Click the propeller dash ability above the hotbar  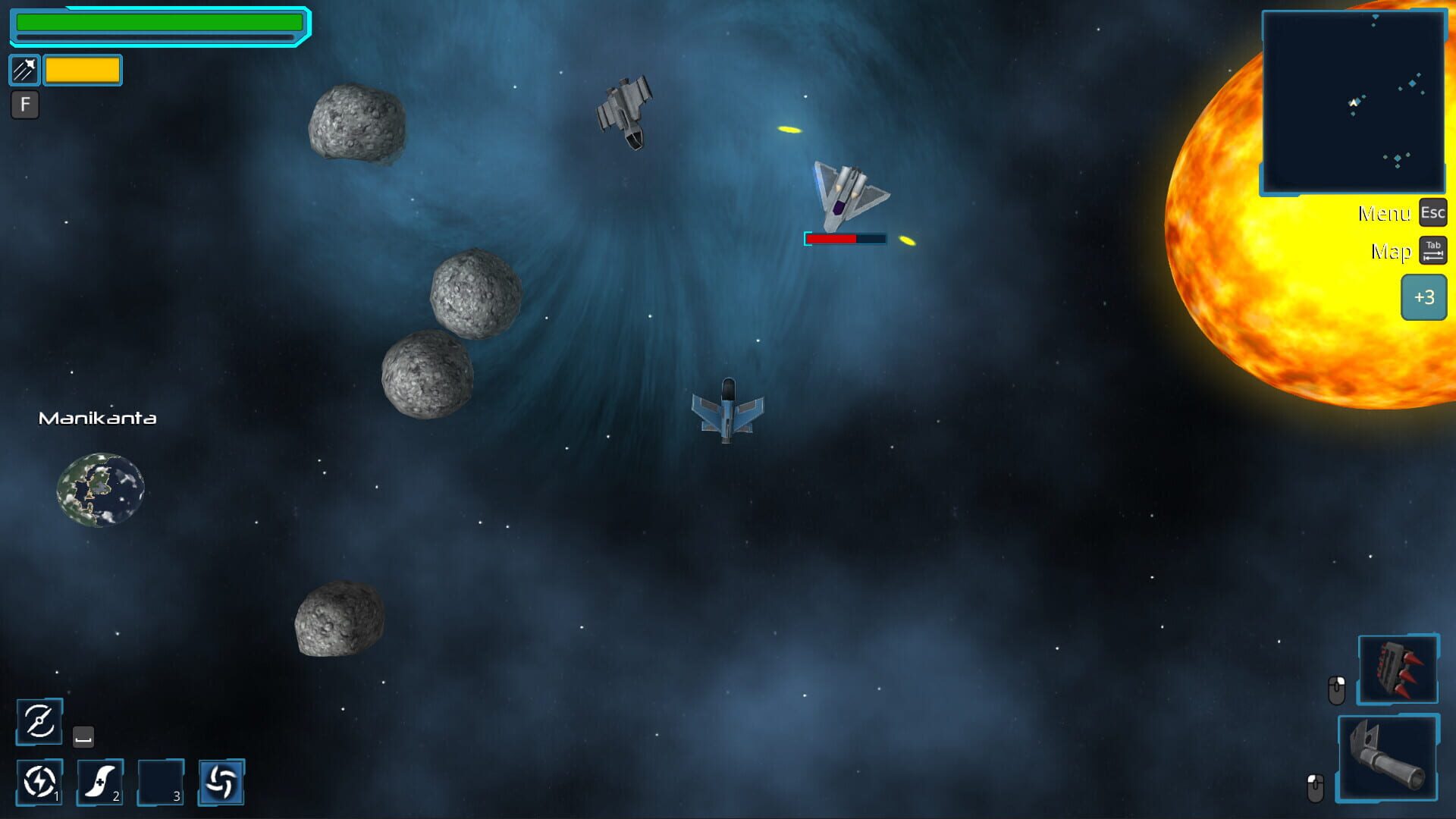[x=39, y=720]
